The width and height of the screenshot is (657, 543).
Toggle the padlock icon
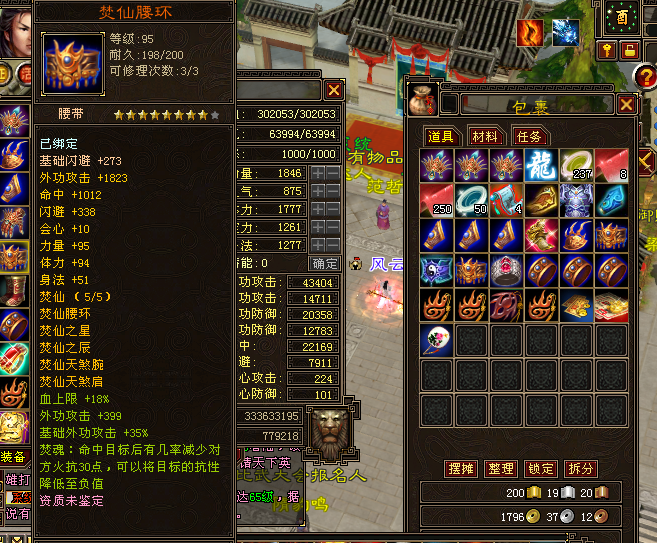(x=629, y=49)
